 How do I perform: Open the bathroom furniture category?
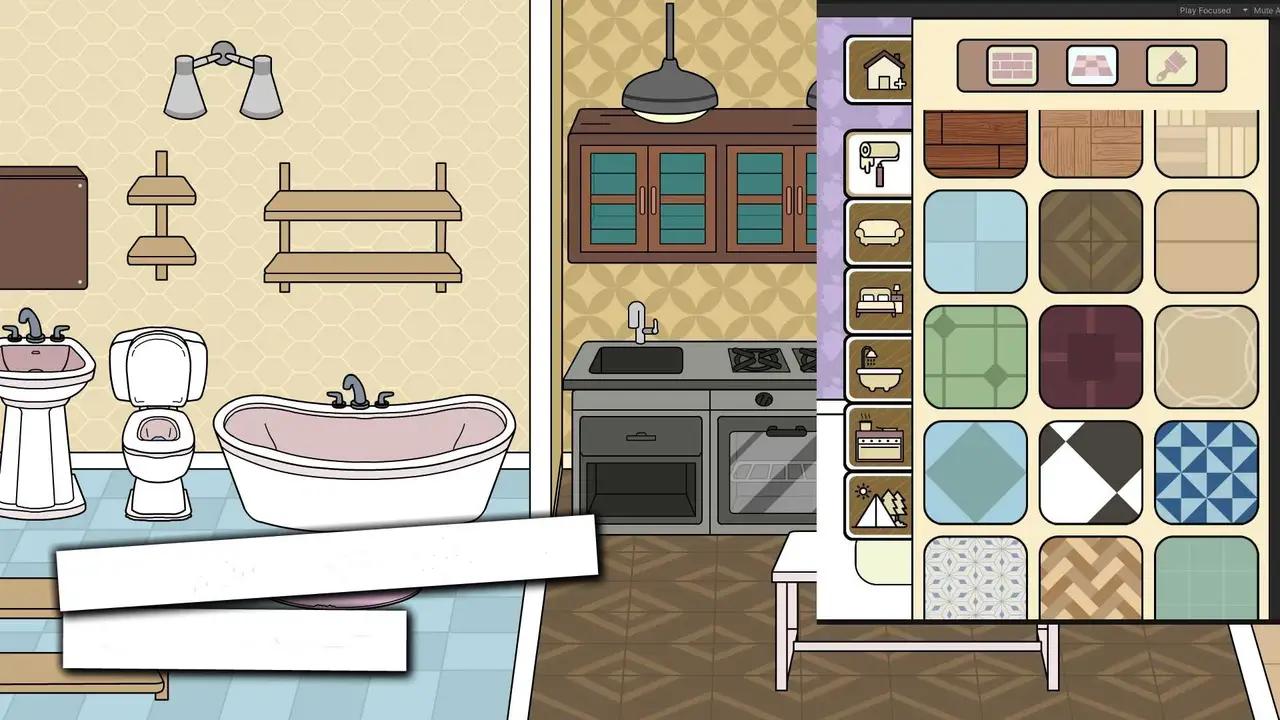pyautogui.click(x=877, y=371)
